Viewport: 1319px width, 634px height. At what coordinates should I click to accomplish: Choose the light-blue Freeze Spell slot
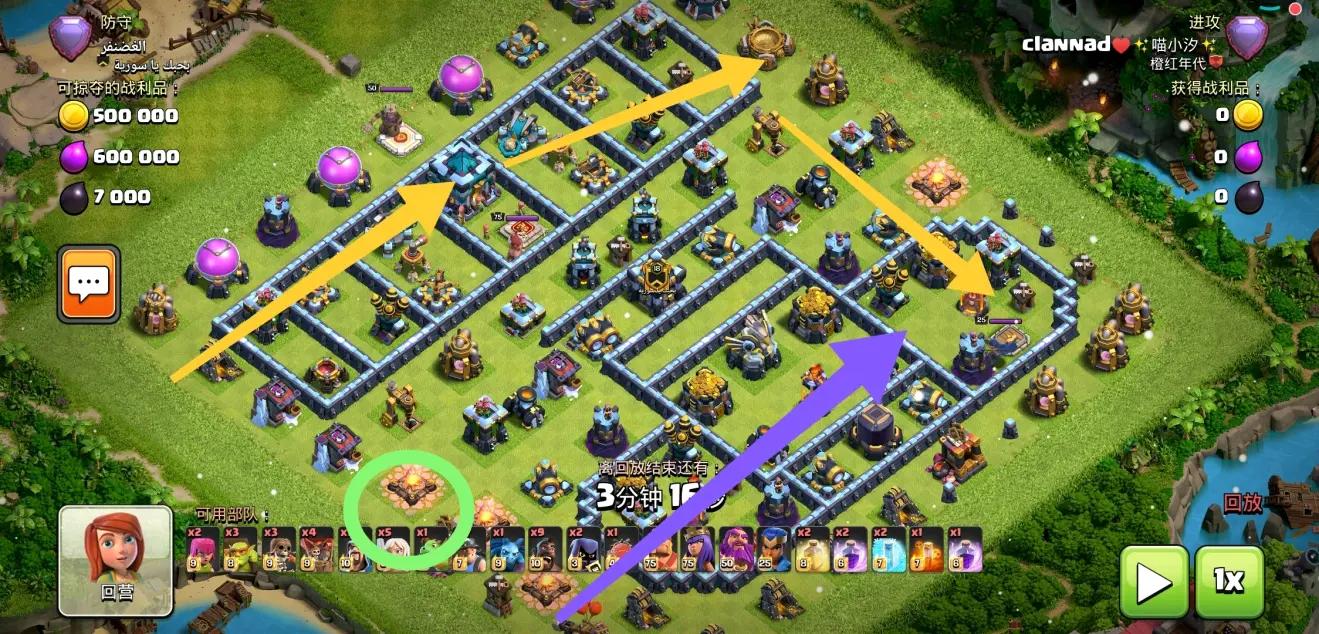tap(888, 549)
